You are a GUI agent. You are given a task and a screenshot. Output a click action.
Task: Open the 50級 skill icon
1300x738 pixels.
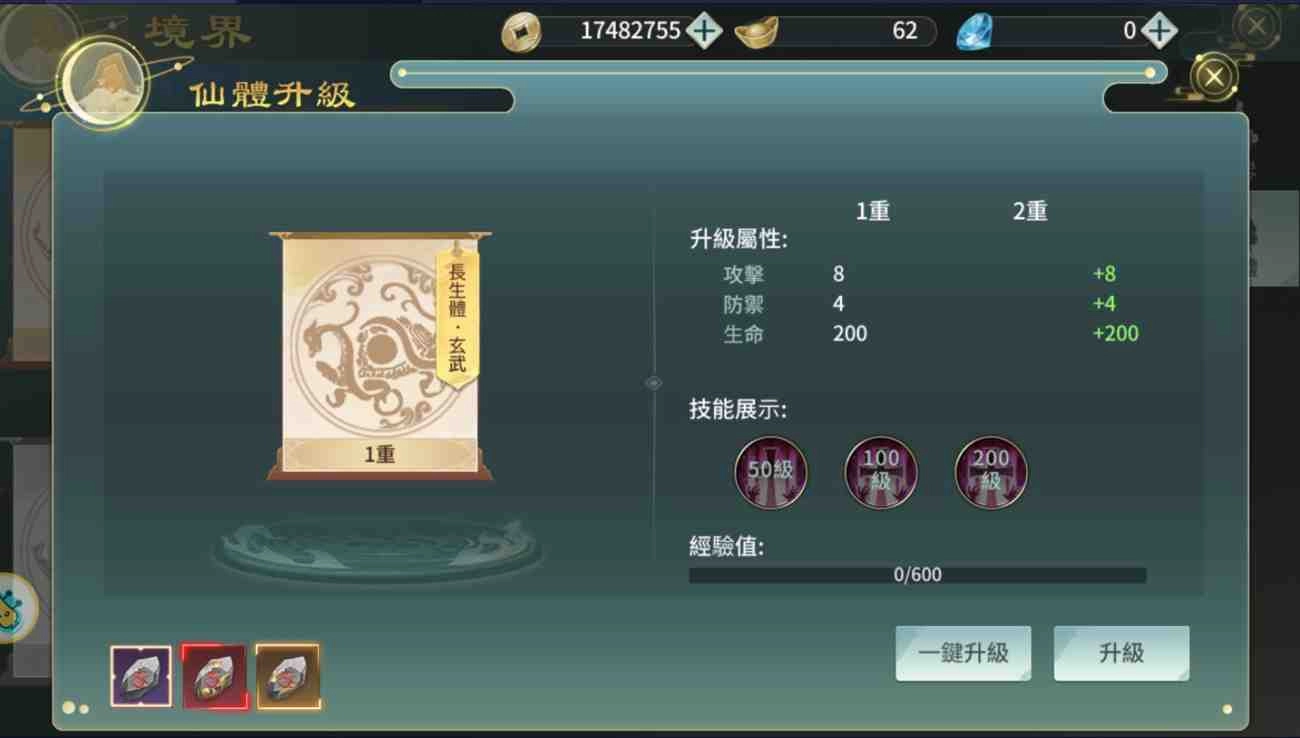(x=770, y=472)
